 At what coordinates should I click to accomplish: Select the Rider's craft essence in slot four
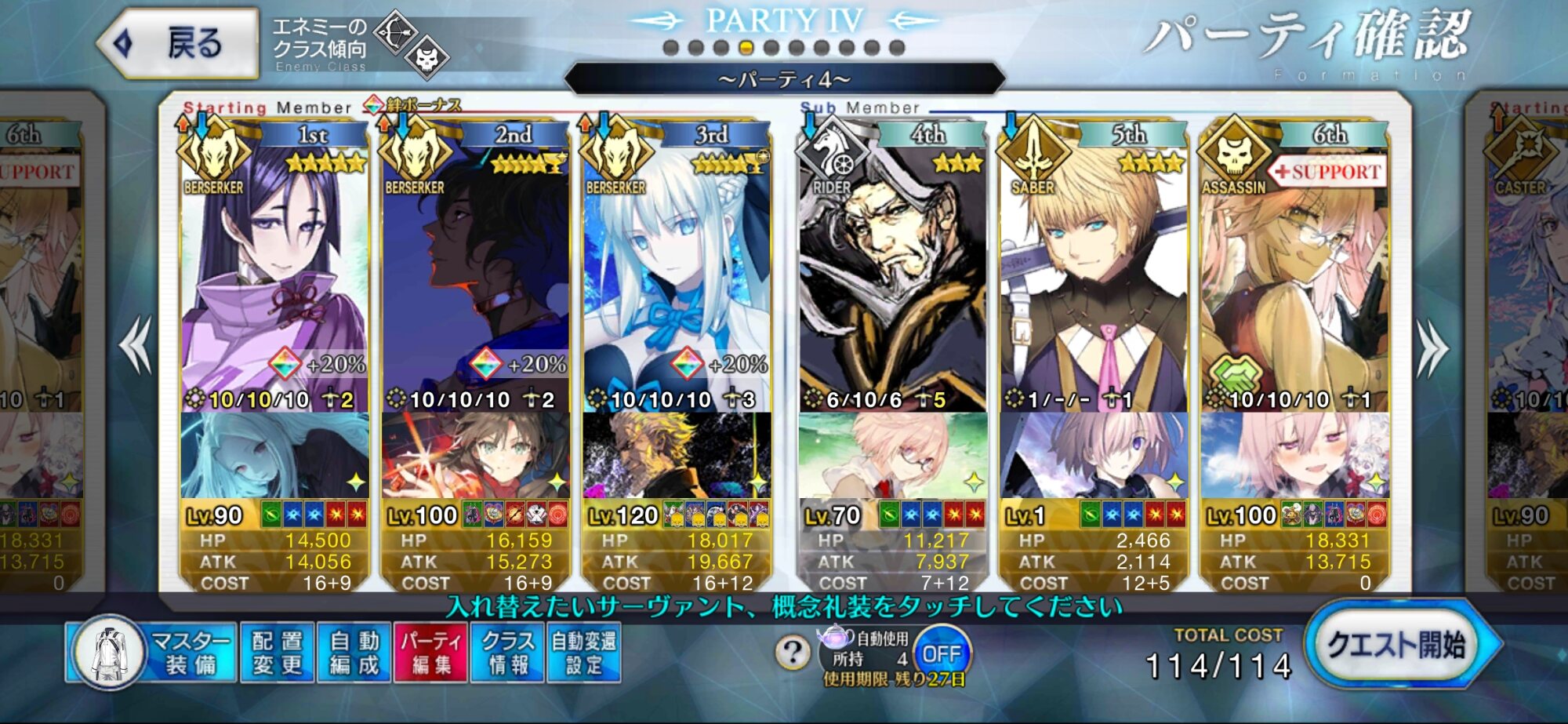click(x=892, y=455)
